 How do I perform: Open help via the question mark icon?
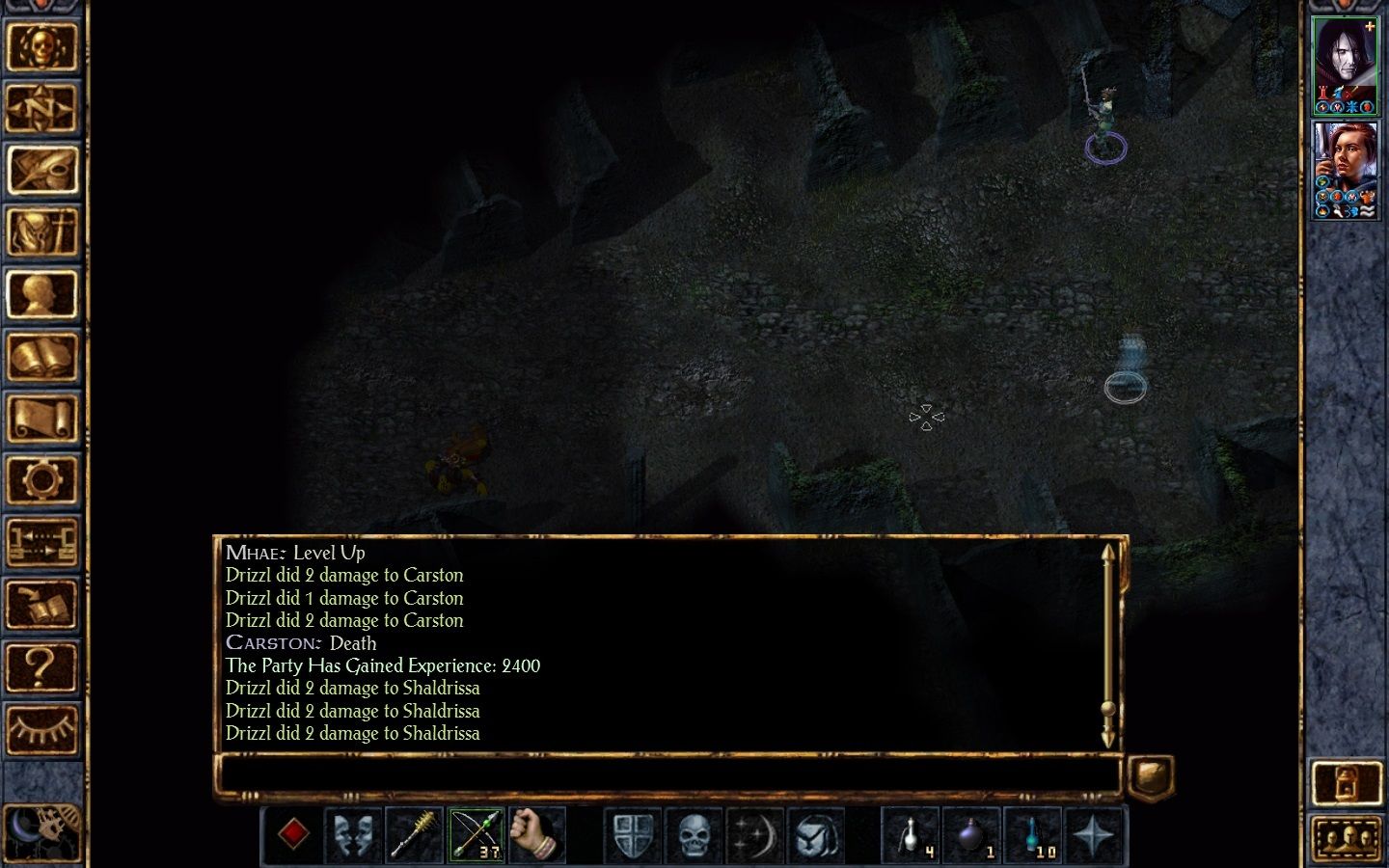(x=42, y=665)
